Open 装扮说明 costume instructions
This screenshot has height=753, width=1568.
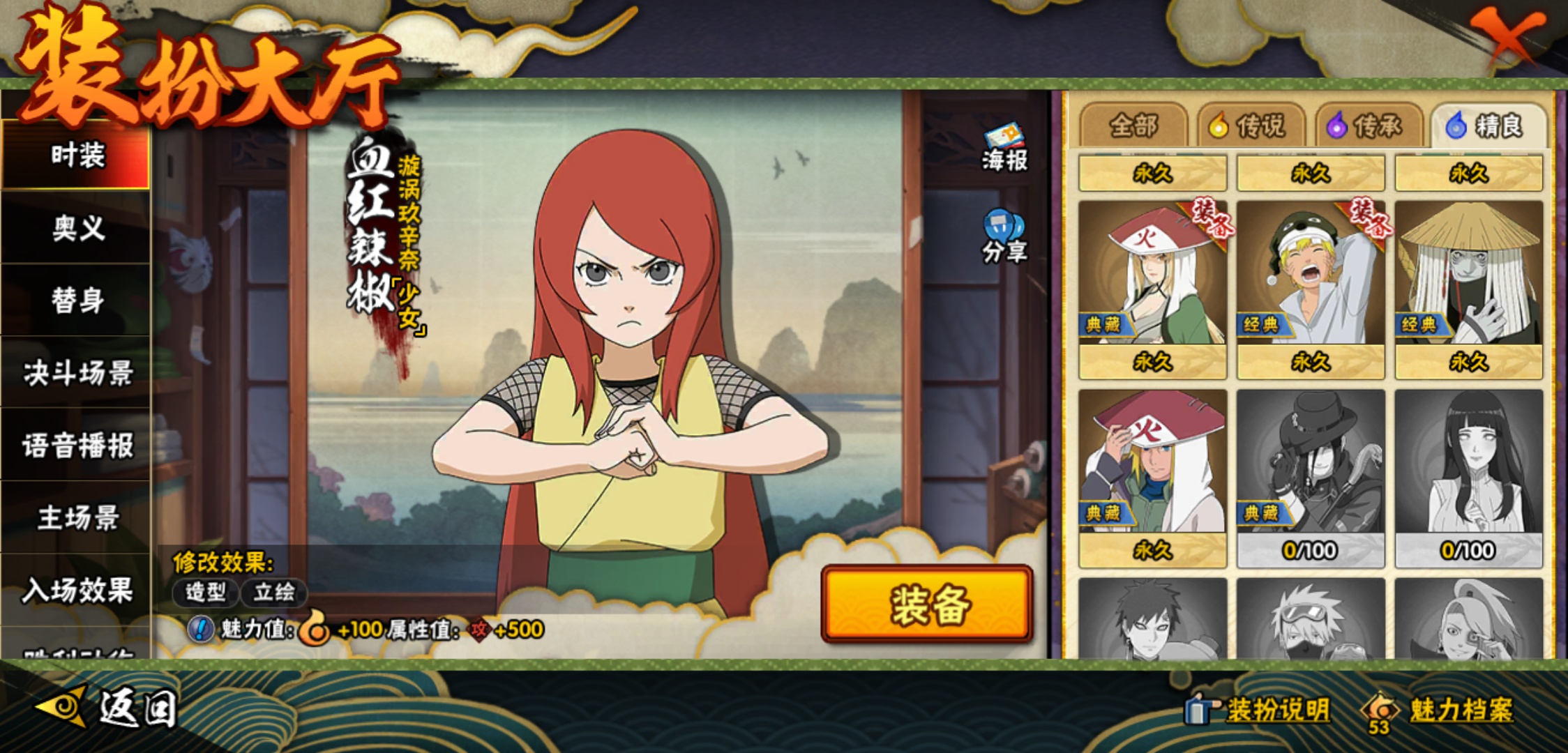point(1259,710)
